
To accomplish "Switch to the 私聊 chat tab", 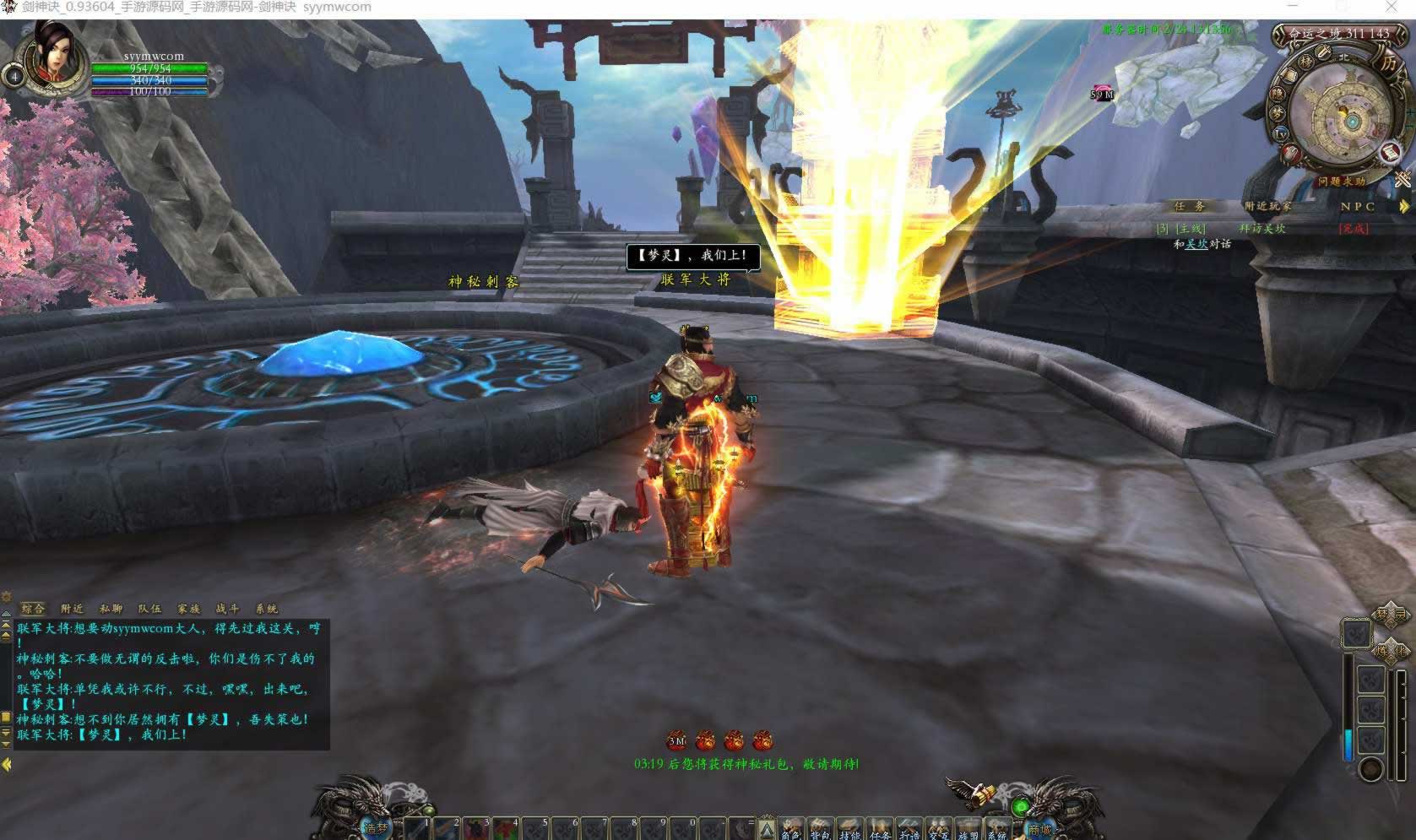I will pyautogui.click(x=111, y=608).
